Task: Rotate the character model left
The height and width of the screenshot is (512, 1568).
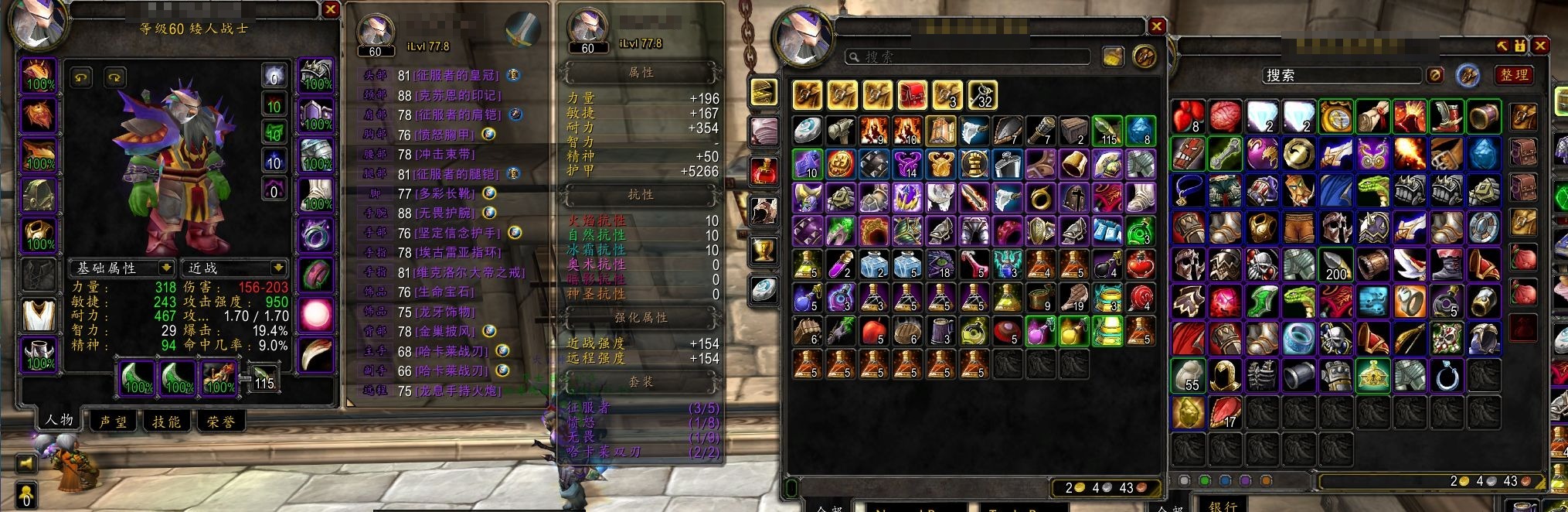Action: (x=80, y=77)
